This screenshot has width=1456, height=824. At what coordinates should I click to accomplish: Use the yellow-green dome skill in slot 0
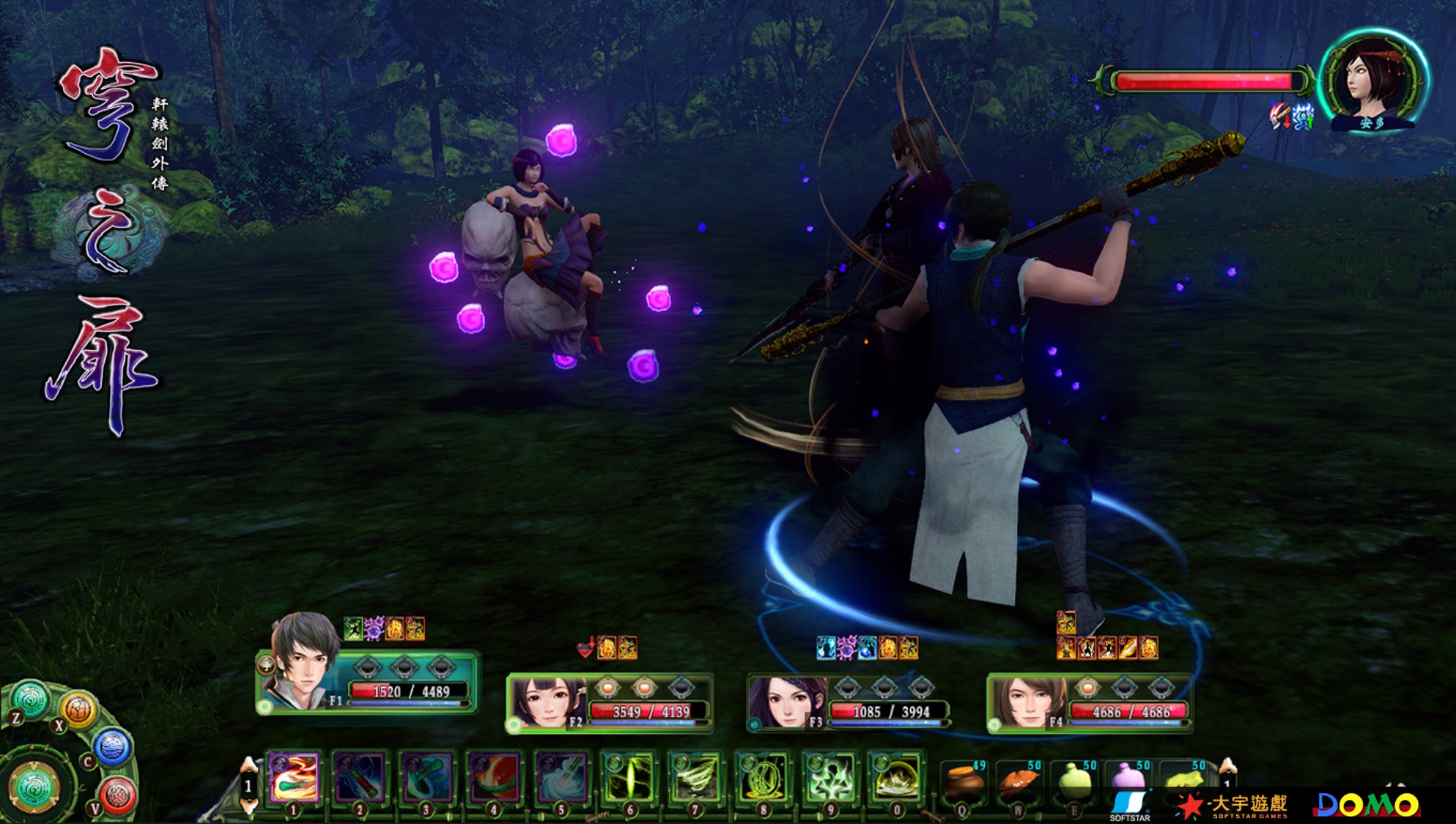896,778
